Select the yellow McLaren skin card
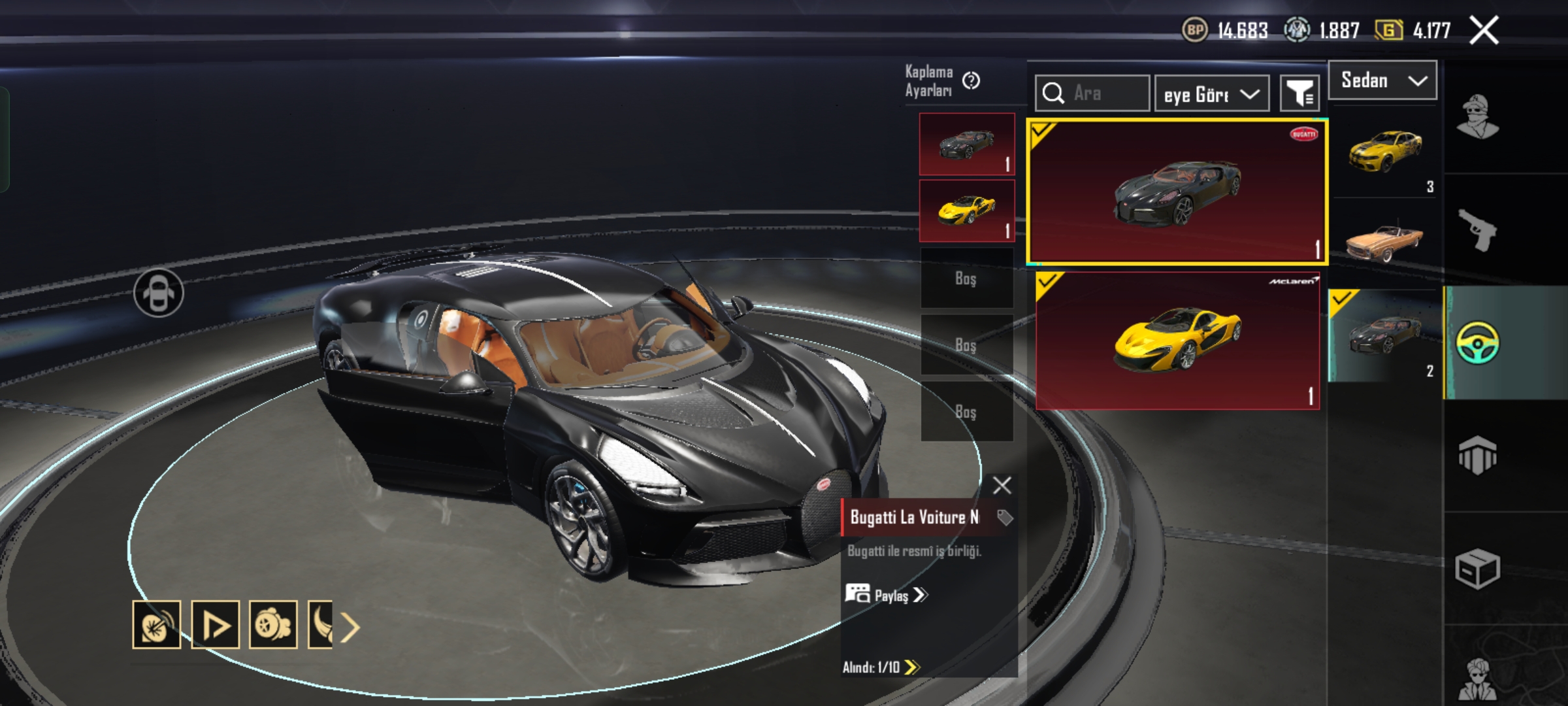This screenshot has width=1568, height=706. pos(1177,341)
